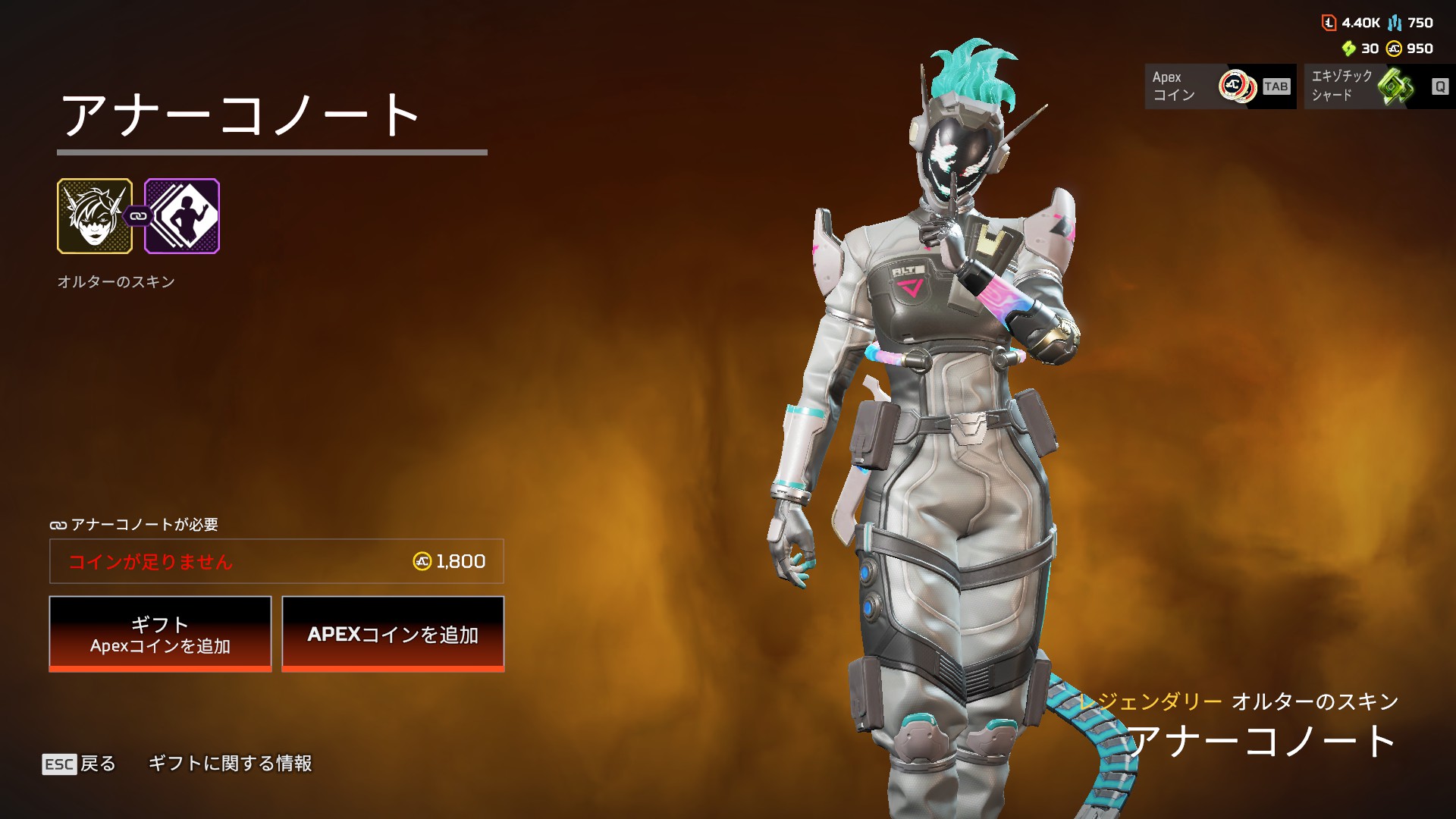
Task: Open the Apex コイン currency button
Action: 1220,86
